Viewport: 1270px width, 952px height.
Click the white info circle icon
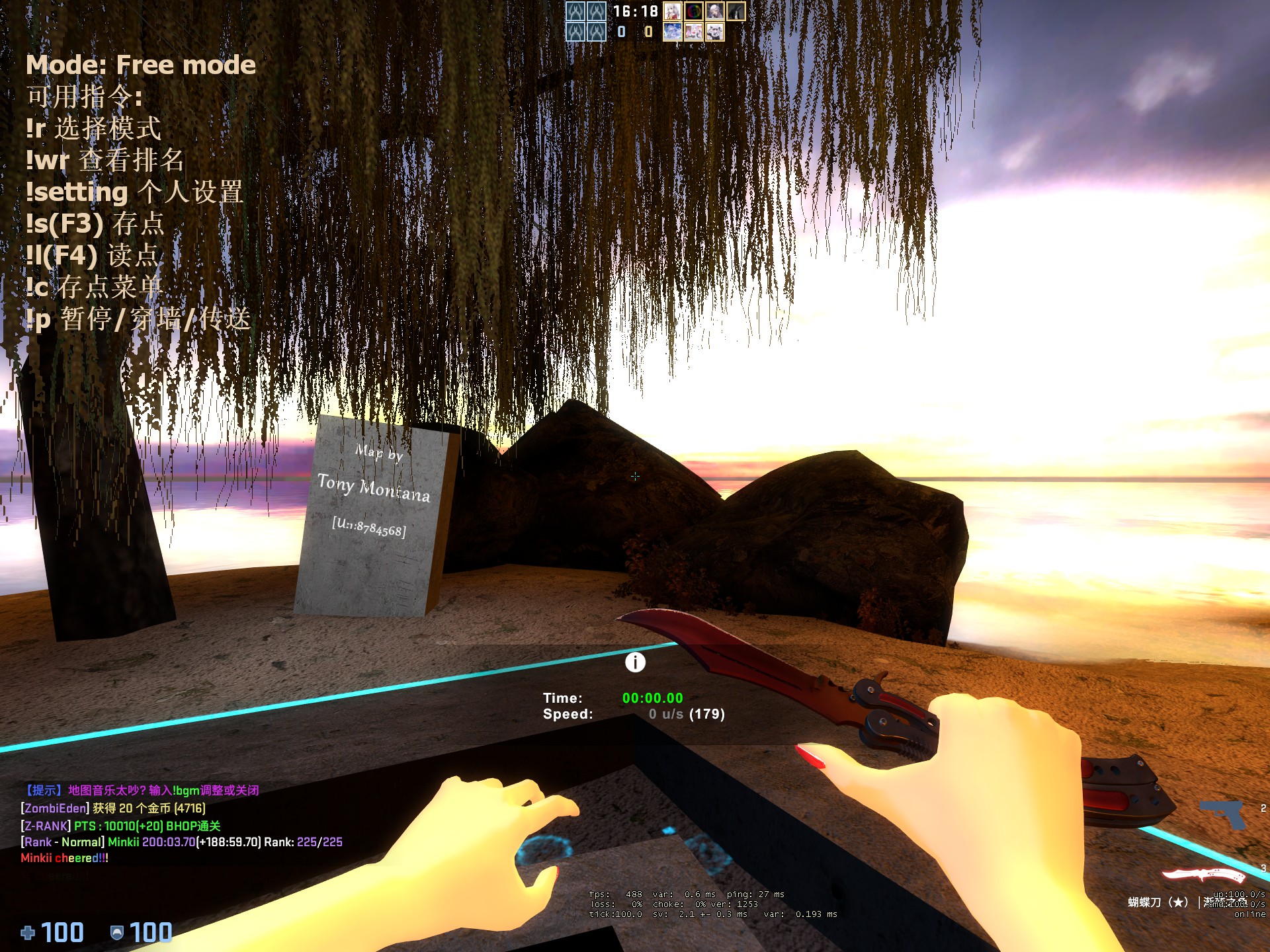click(635, 662)
